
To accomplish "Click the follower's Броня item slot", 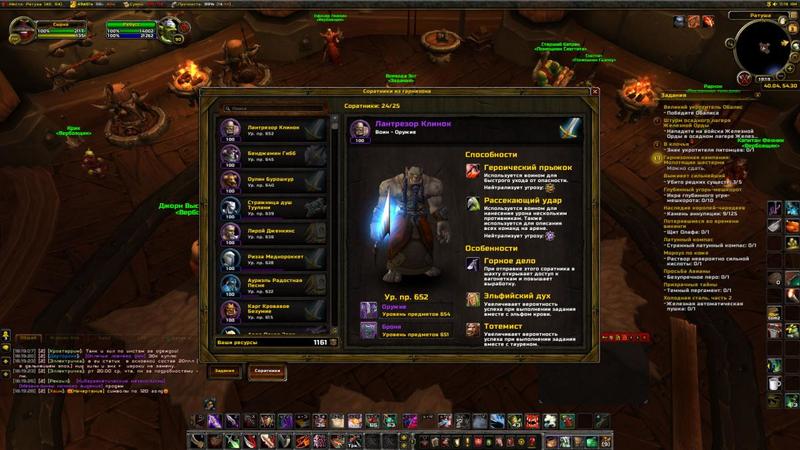I will 368,330.
